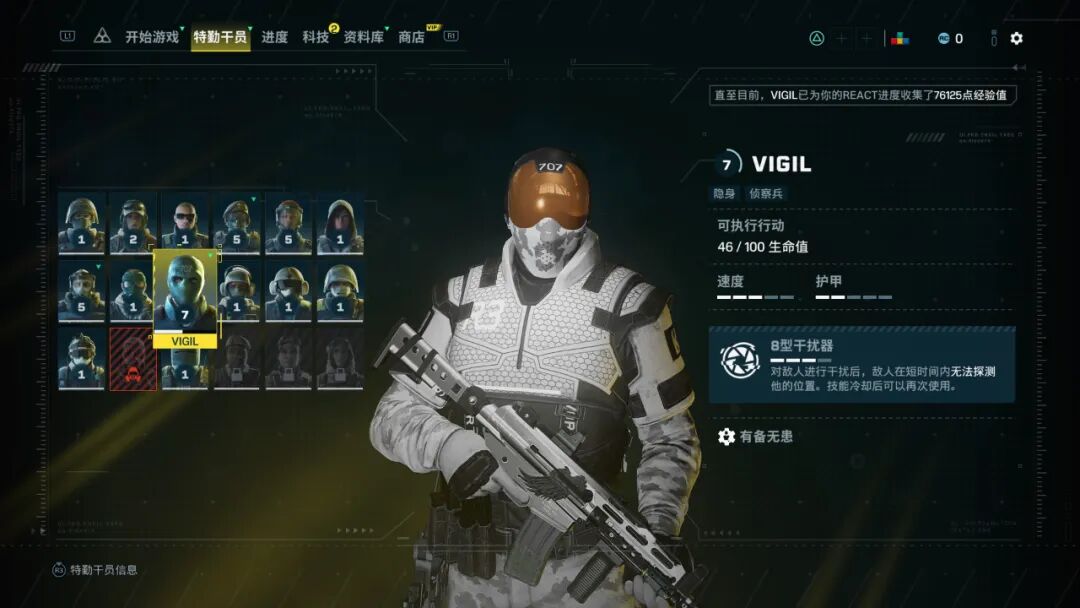Open the 科技 tech tab
This screenshot has height=608, width=1080.
tap(316, 38)
